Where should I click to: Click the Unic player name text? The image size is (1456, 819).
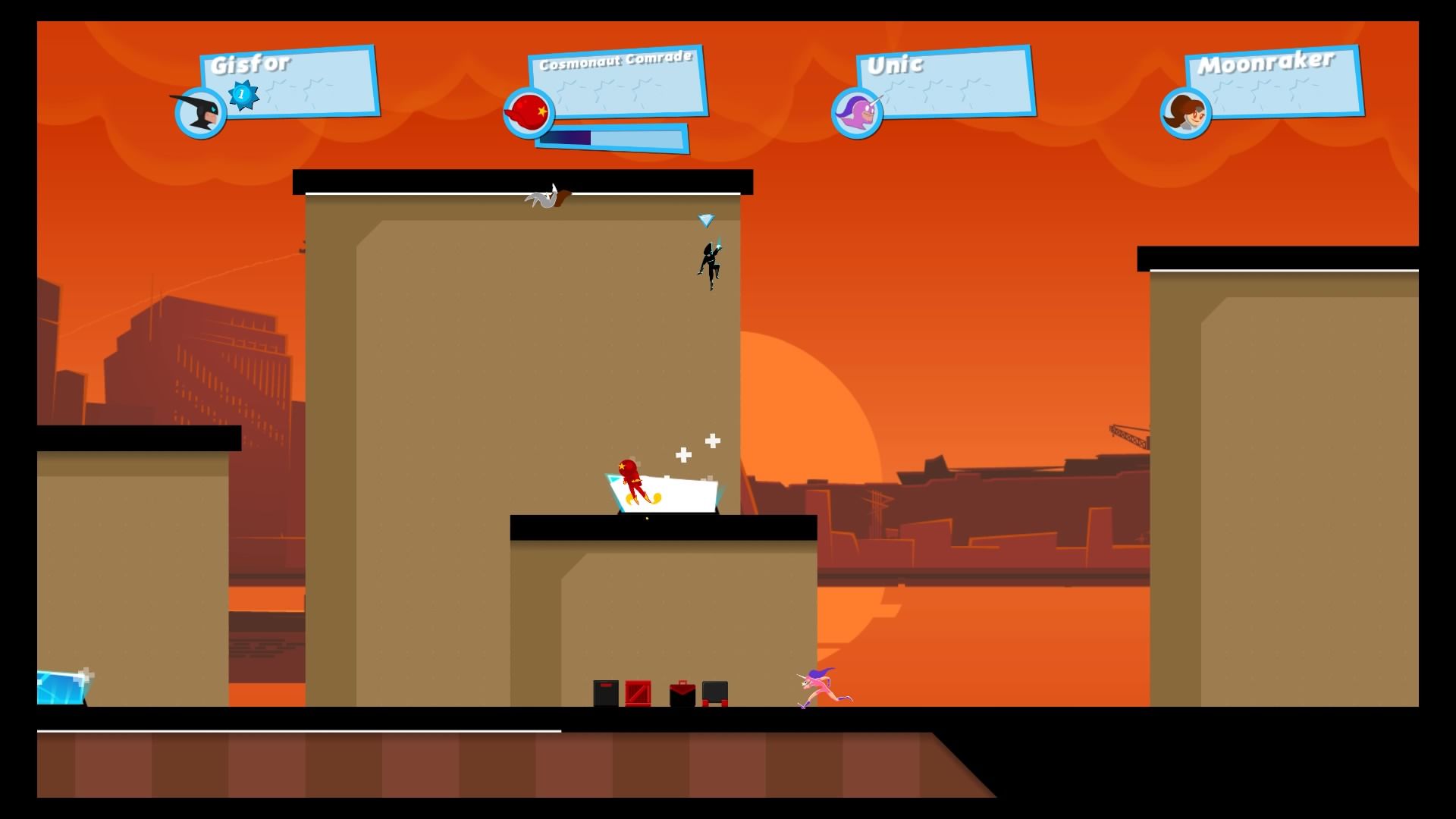pos(895,67)
